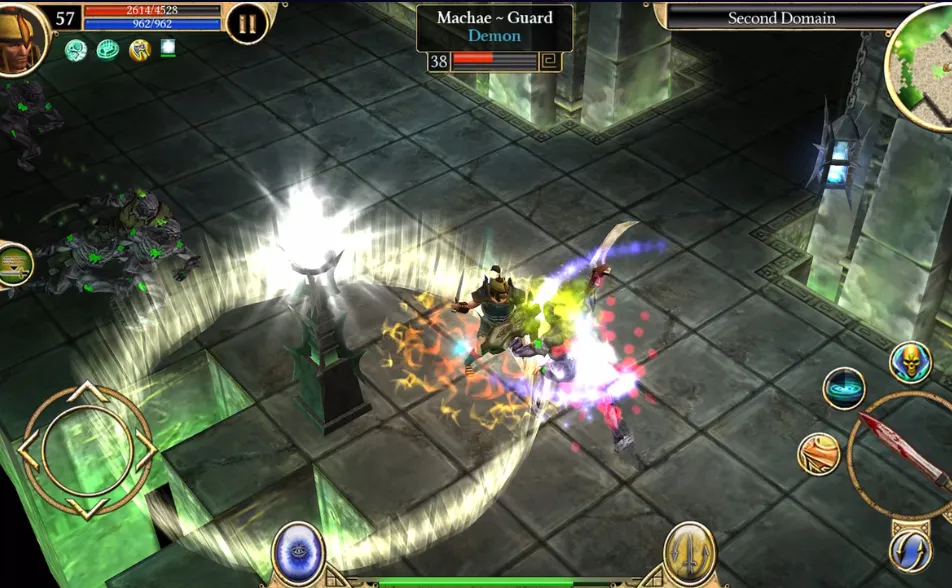Tap the golden trident orb button
Viewport: 952px width, 588px height.
(x=690, y=551)
